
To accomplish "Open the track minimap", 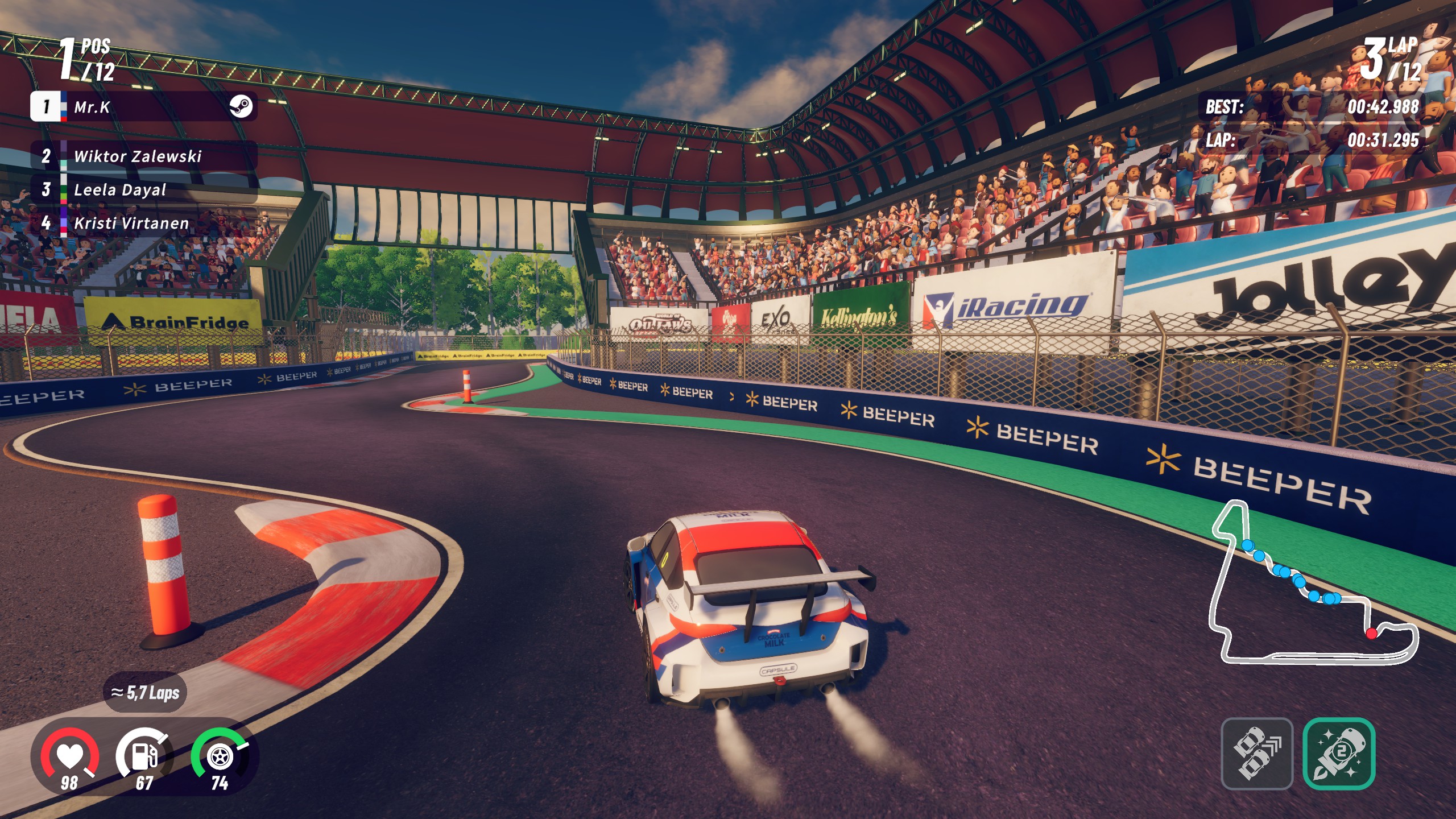I will (x=1313, y=586).
